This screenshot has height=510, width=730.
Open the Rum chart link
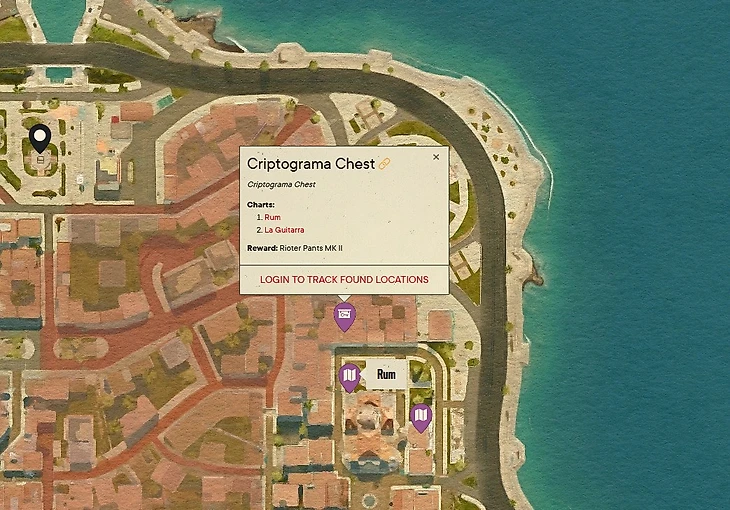272,217
